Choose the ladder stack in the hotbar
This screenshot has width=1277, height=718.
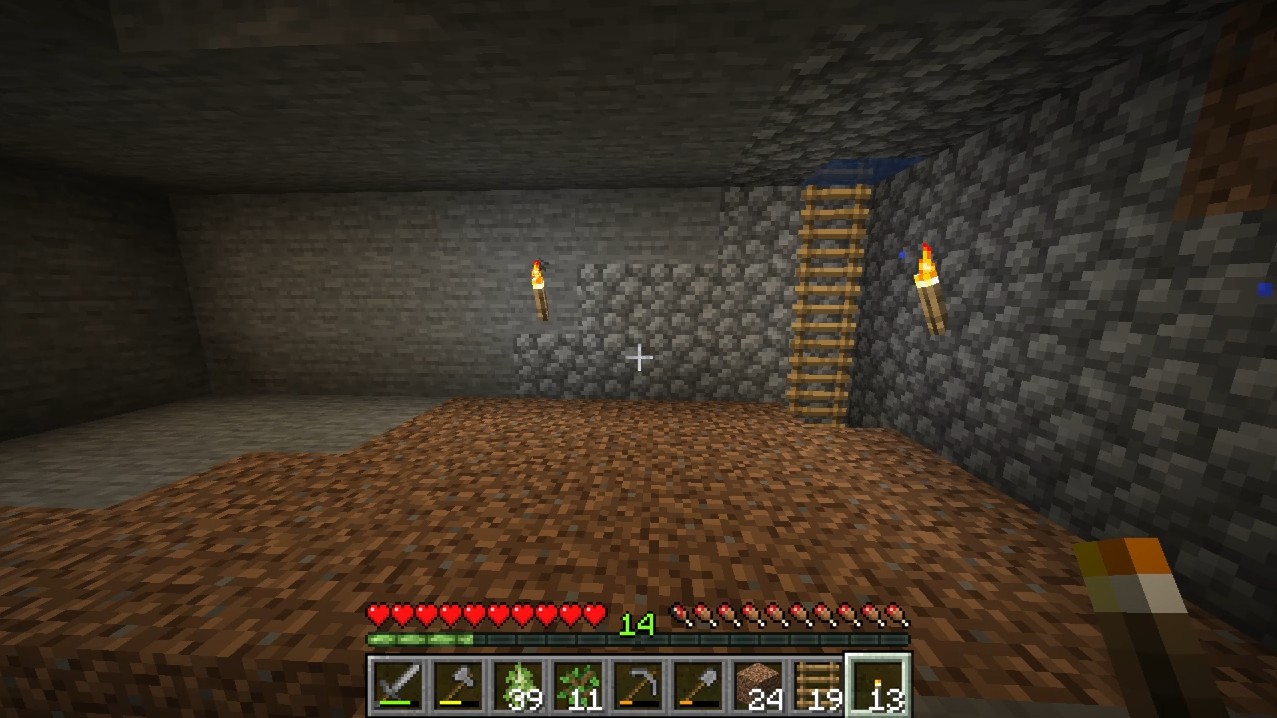point(818,686)
